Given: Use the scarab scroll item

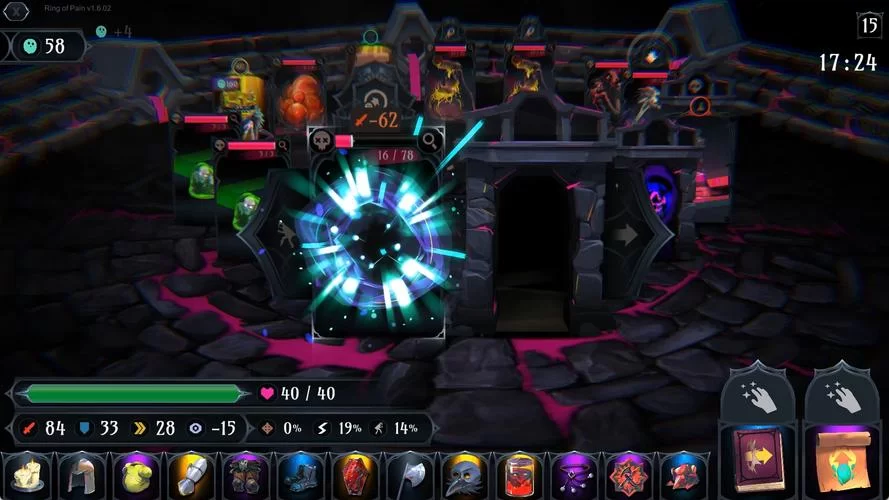Looking at the screenshot, I should pyautogui.click(x=841, y=455).
